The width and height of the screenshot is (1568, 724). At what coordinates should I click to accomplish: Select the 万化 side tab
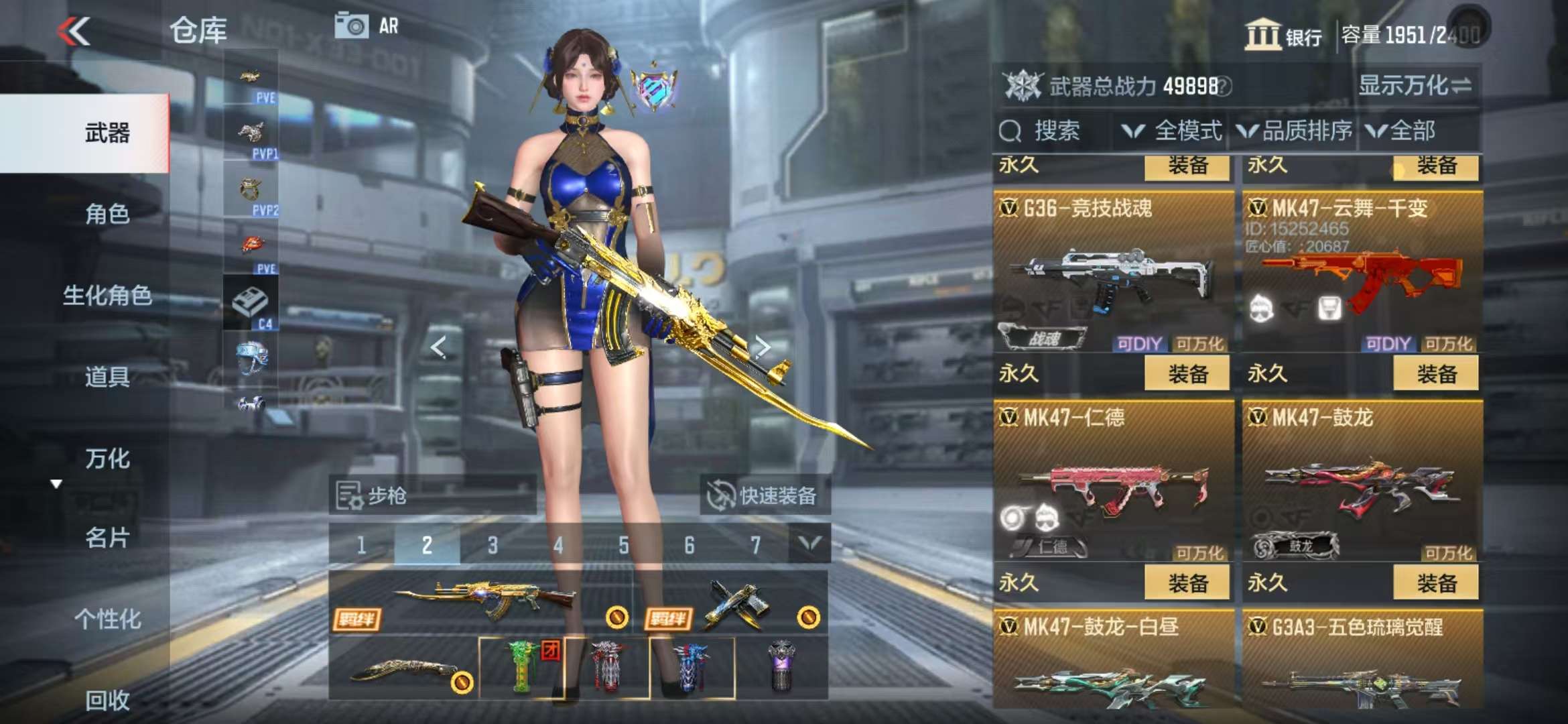click(107, 459)
